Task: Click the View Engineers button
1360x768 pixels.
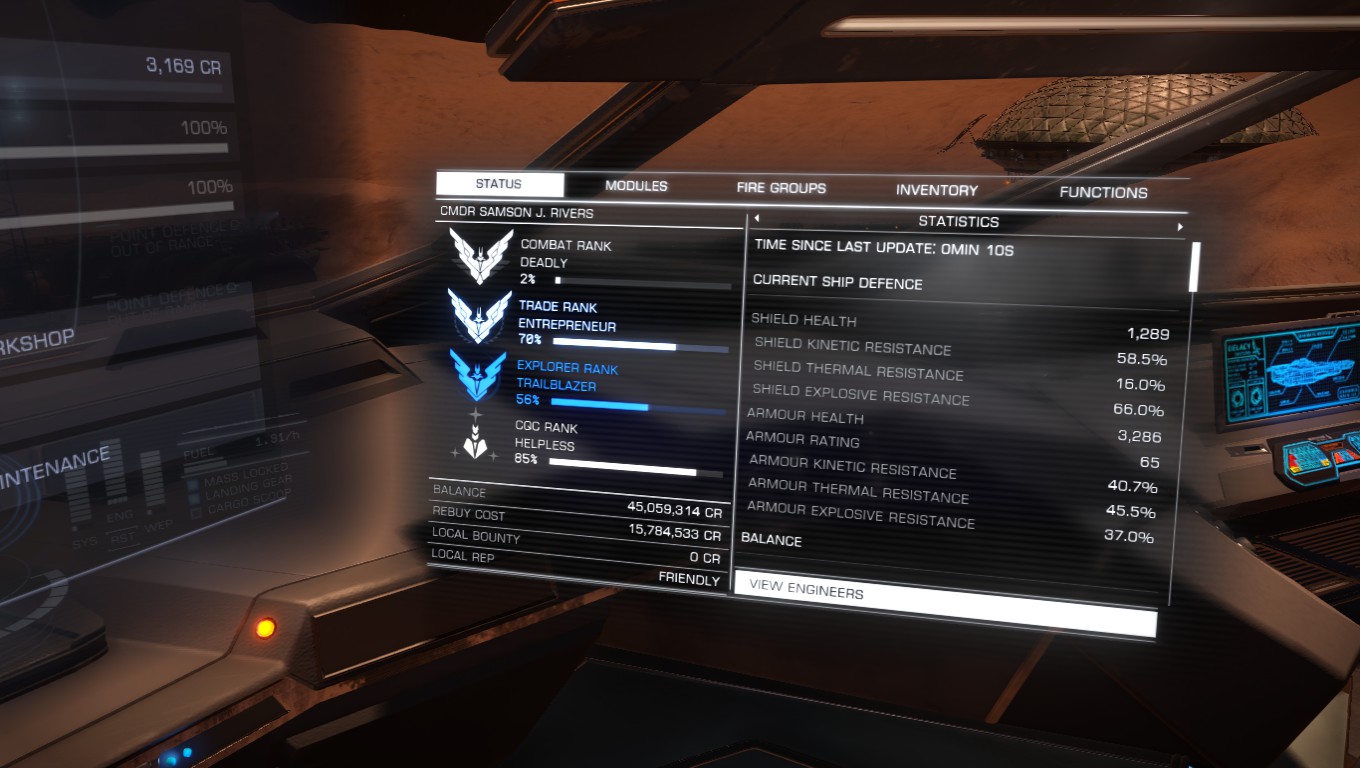Action: (944, 603)
